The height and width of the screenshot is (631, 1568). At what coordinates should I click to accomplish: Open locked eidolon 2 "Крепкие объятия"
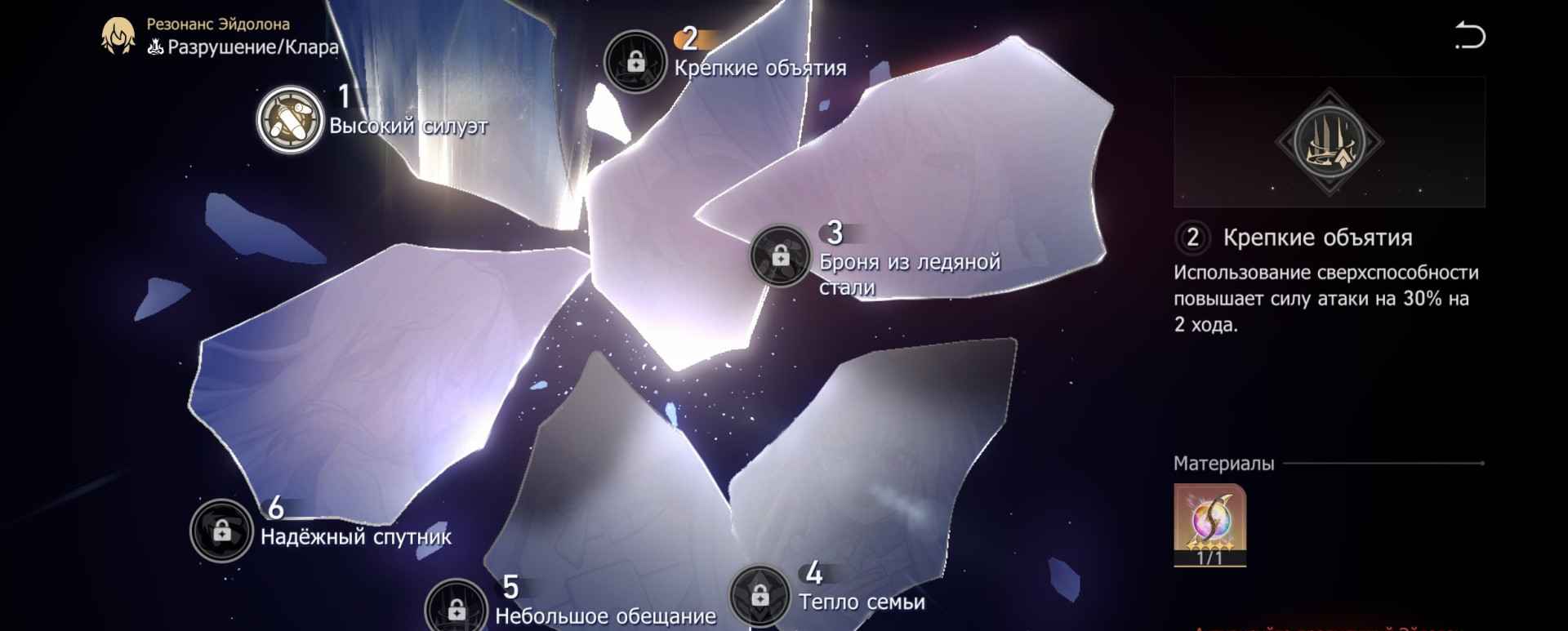click(x=635, y=57)
